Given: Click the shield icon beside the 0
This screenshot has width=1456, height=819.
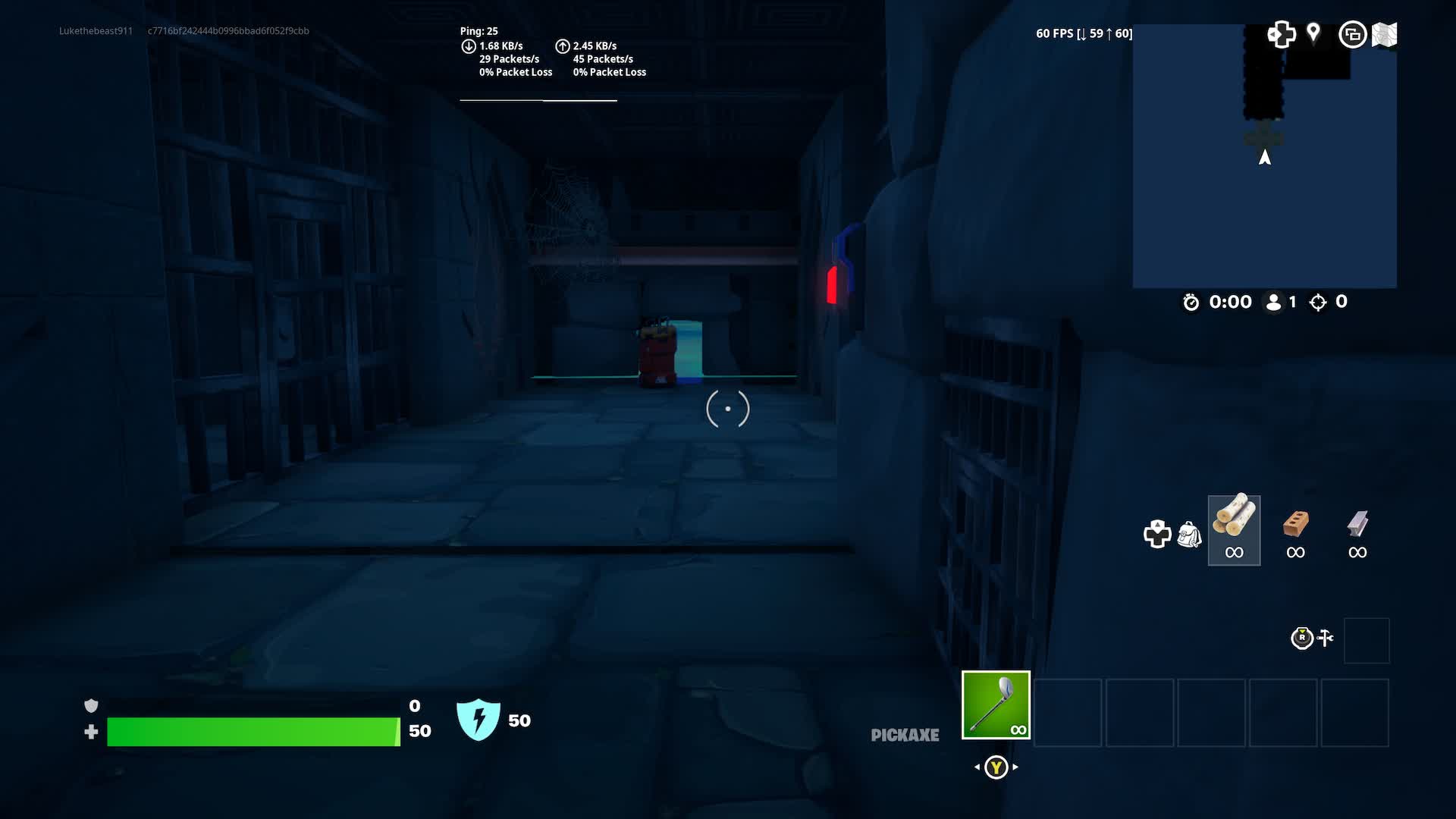Looking at the screenshot, I should 92,705.
